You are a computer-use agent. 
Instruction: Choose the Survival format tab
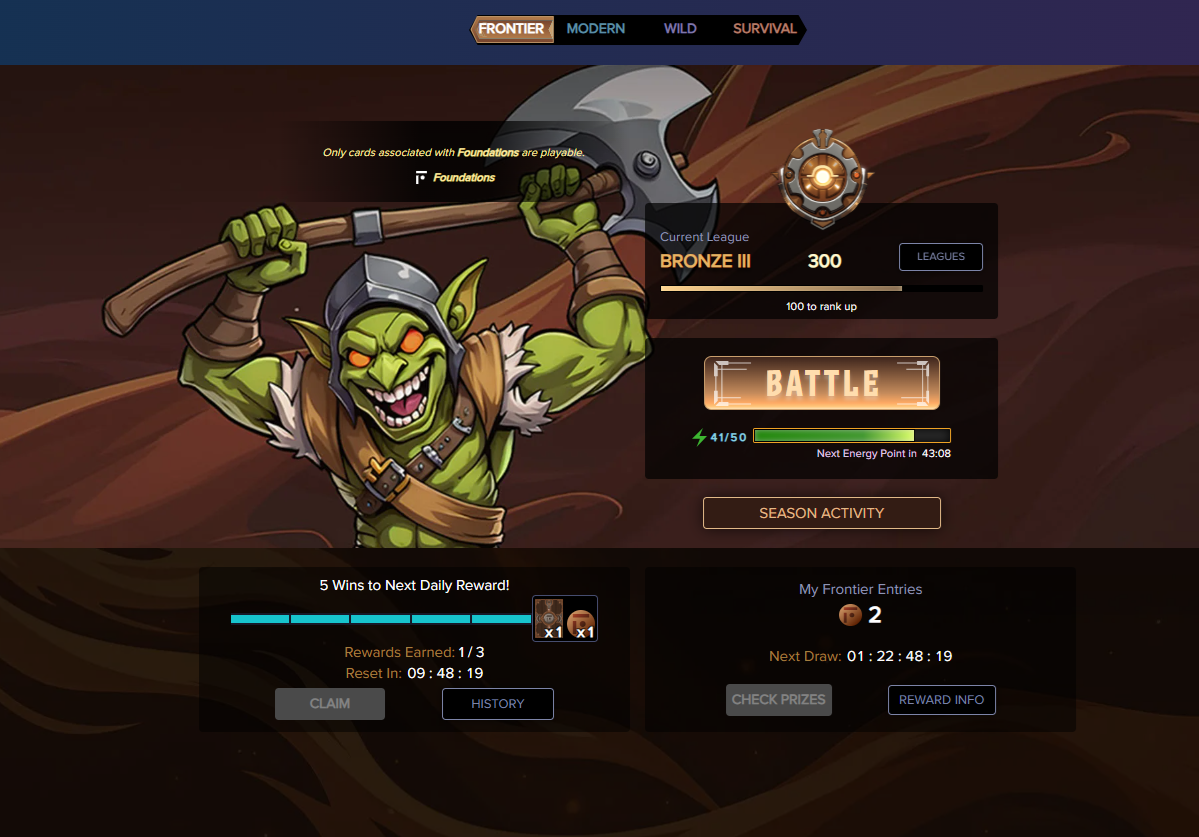(x=765, y=29)
